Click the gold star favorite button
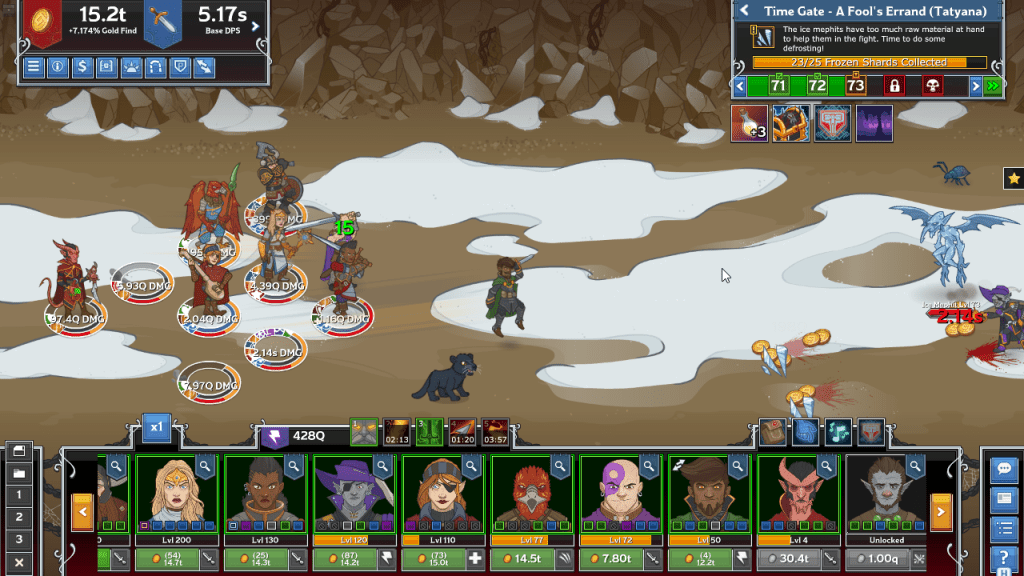This screenshot has height=576, width=1024. (1013, 179)
